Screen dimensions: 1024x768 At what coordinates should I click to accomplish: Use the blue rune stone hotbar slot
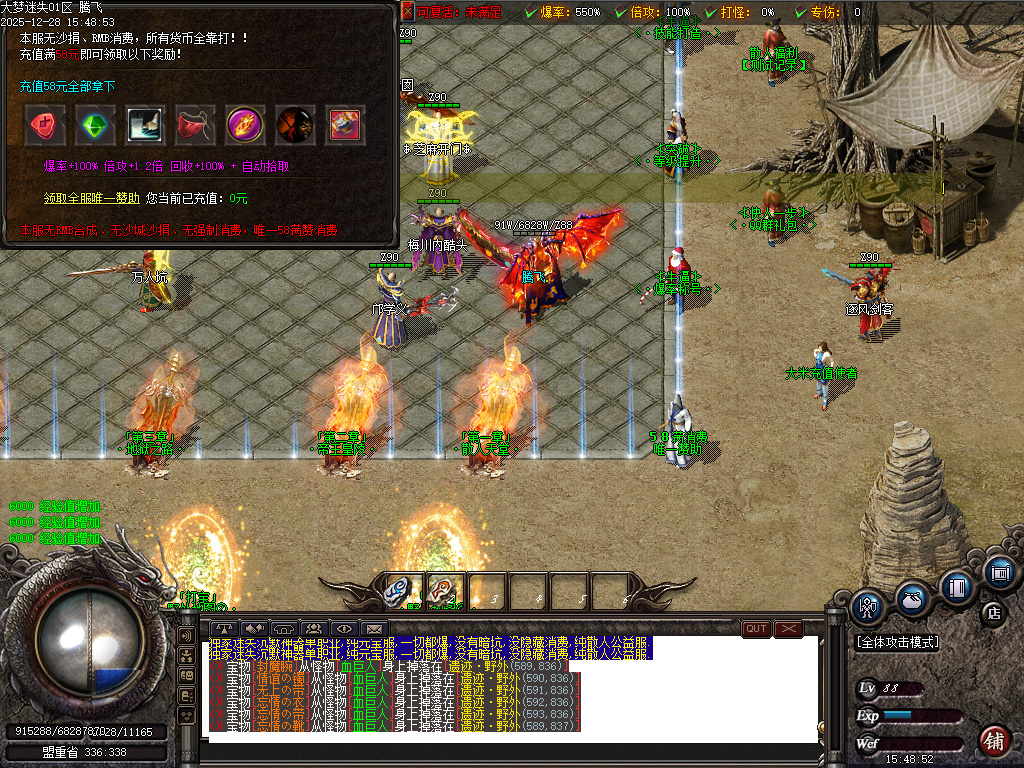(402, 591)
